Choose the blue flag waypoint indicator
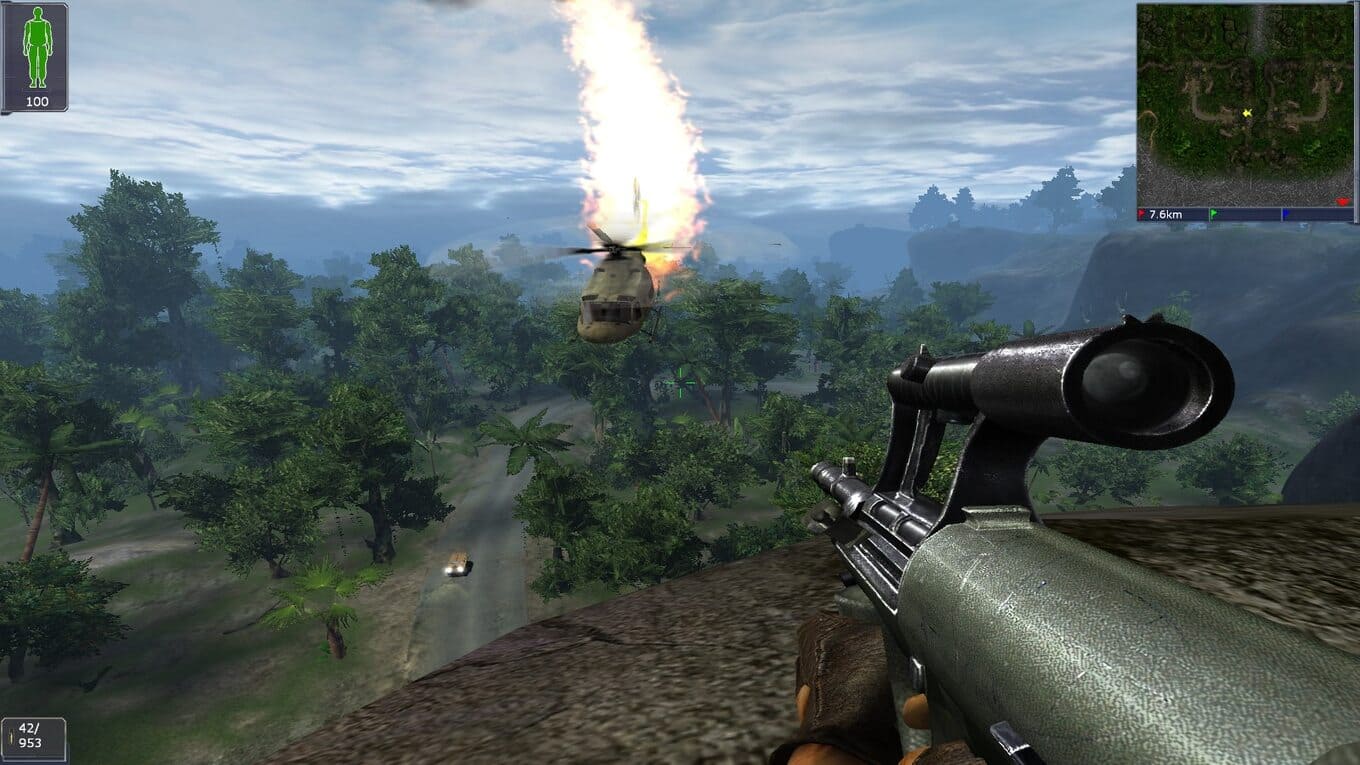The width and height of the screenshot is (1360, 765). click(x=1285, y=214)
